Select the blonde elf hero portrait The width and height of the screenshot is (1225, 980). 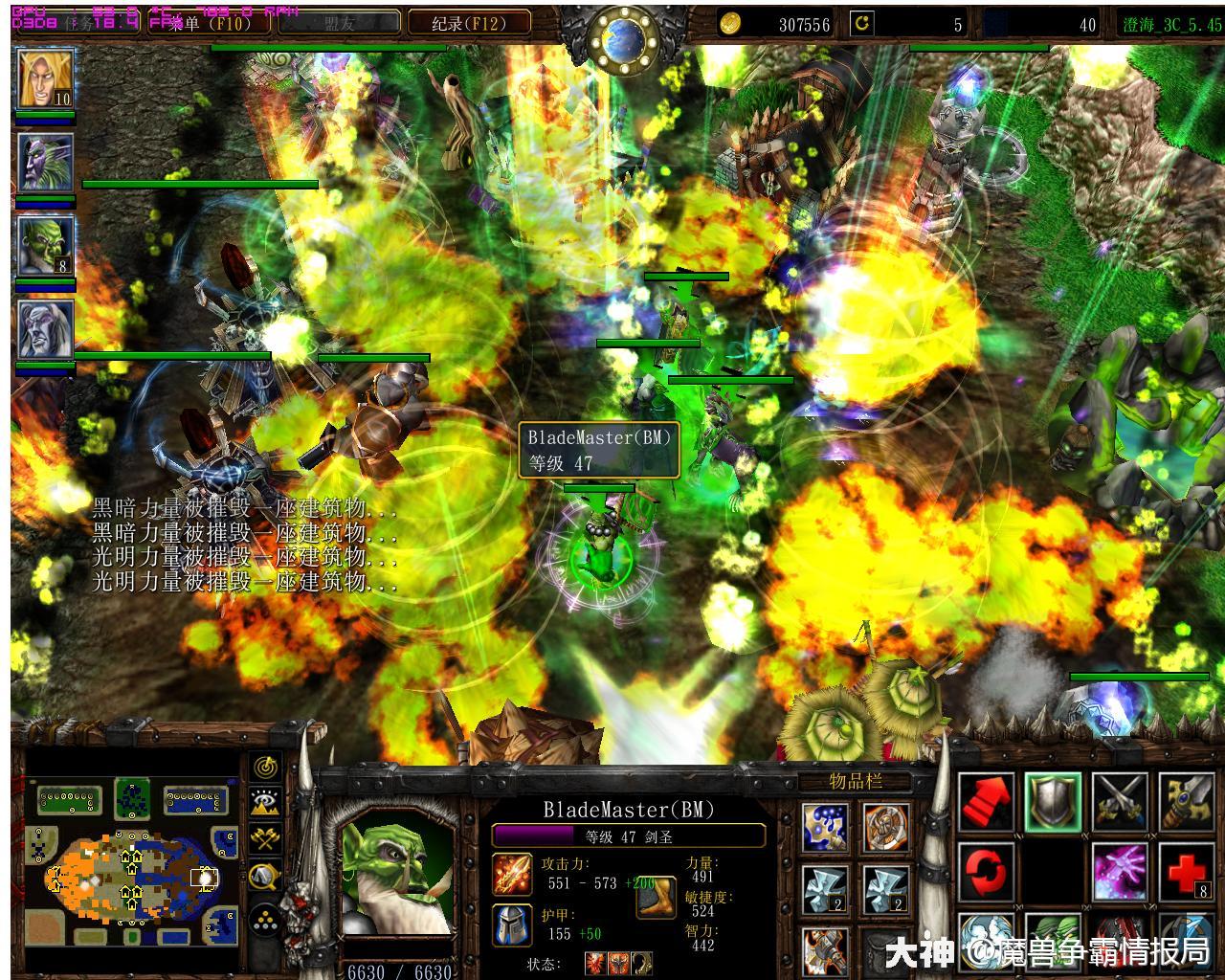45,78
